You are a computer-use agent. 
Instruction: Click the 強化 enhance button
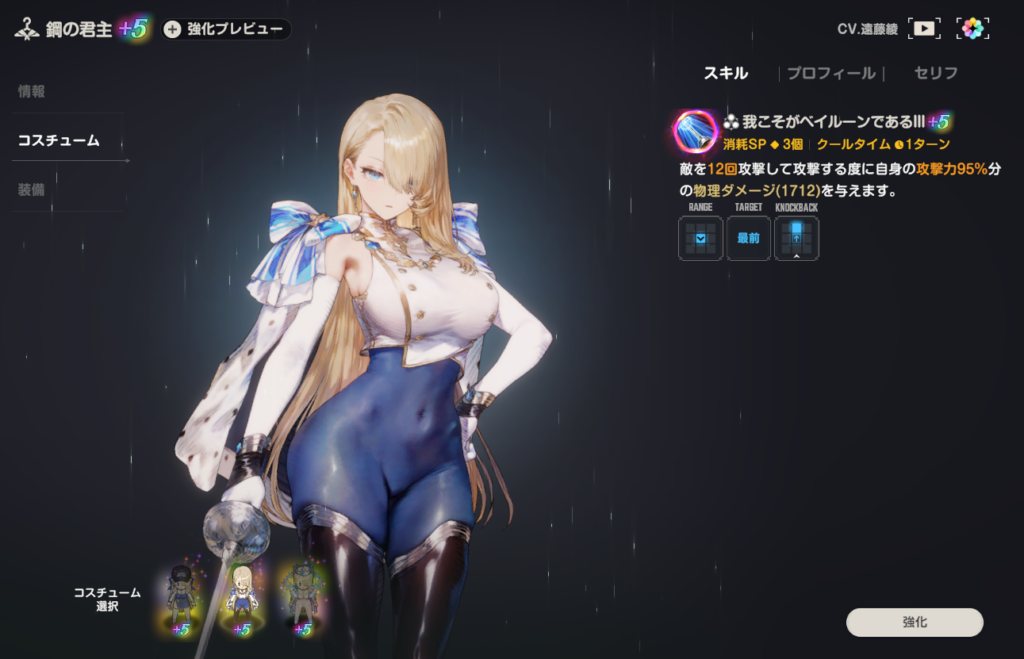pos(914,622)
